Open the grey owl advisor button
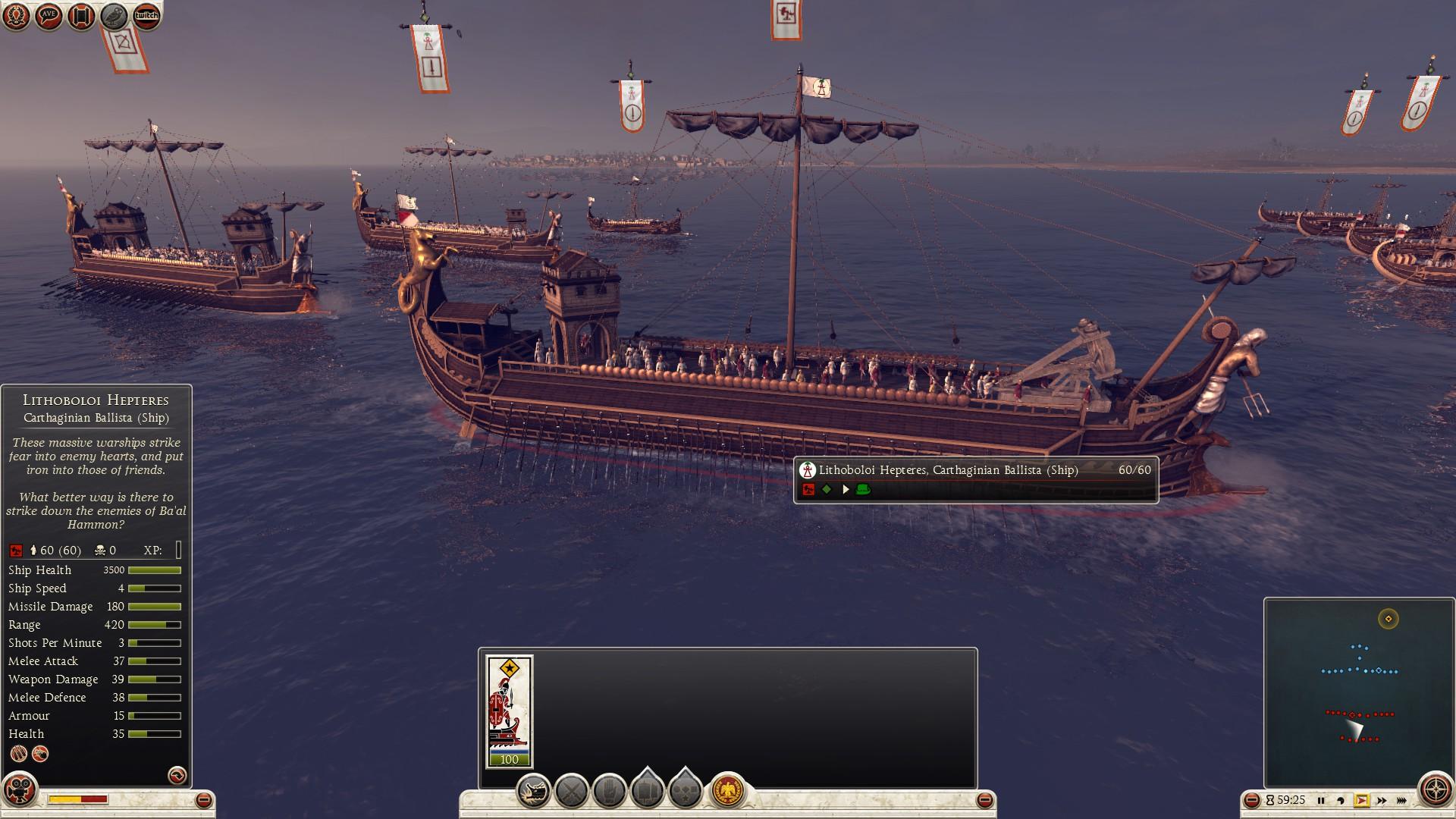The height and width of the screenshot is (819, 1456). pos(114,15)
